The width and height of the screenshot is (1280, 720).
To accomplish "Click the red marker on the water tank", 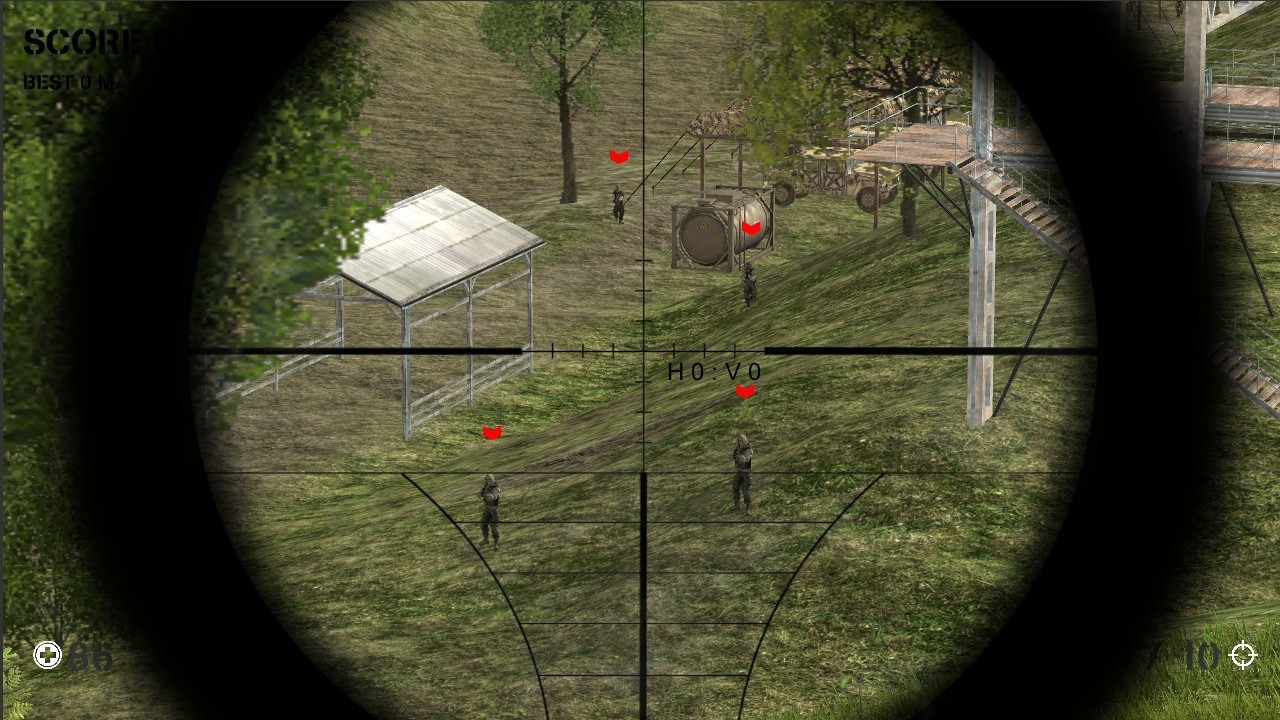I will coord(752,226).
